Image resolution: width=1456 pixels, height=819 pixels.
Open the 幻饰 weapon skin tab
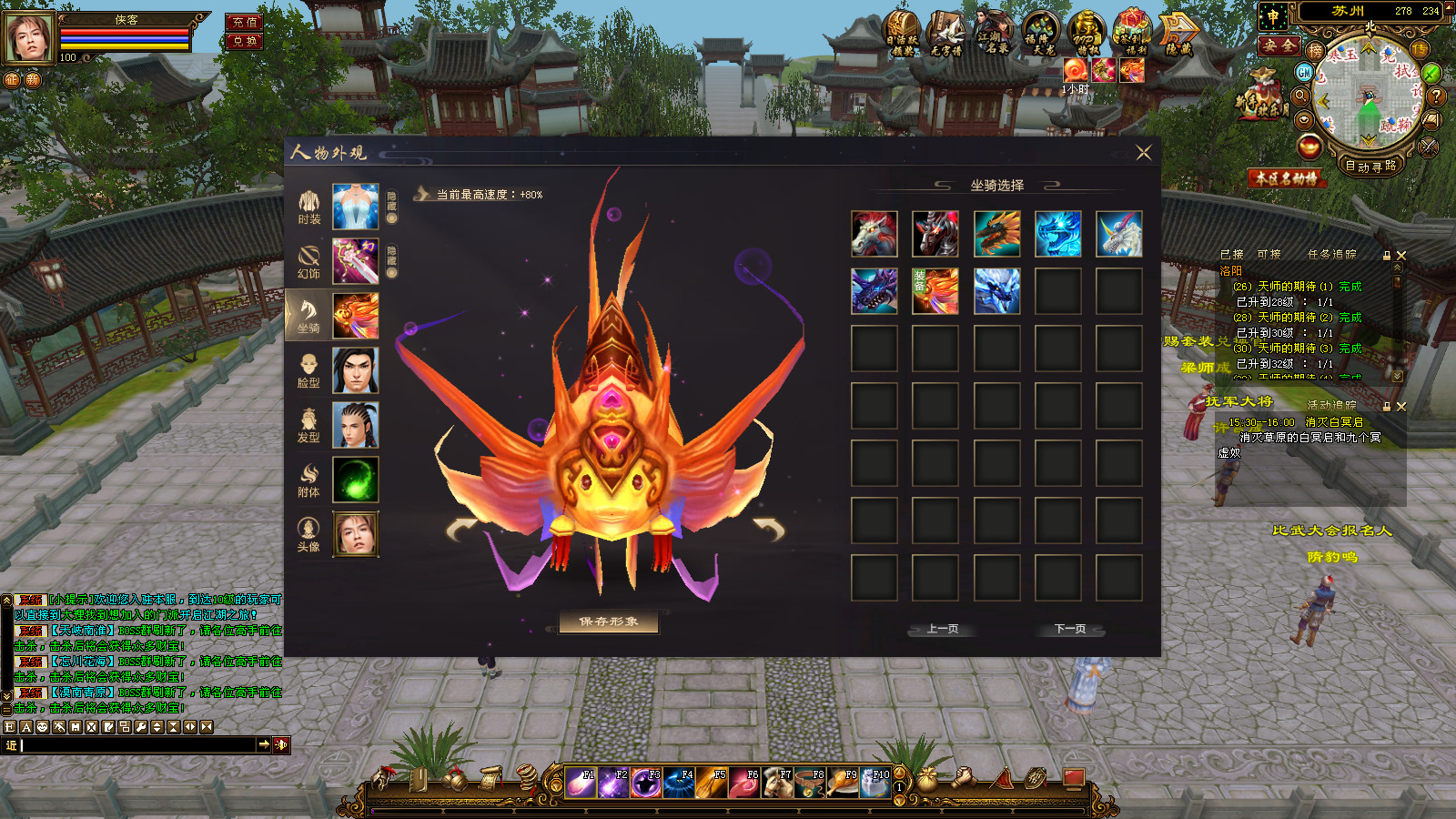(x=309, y=262)
